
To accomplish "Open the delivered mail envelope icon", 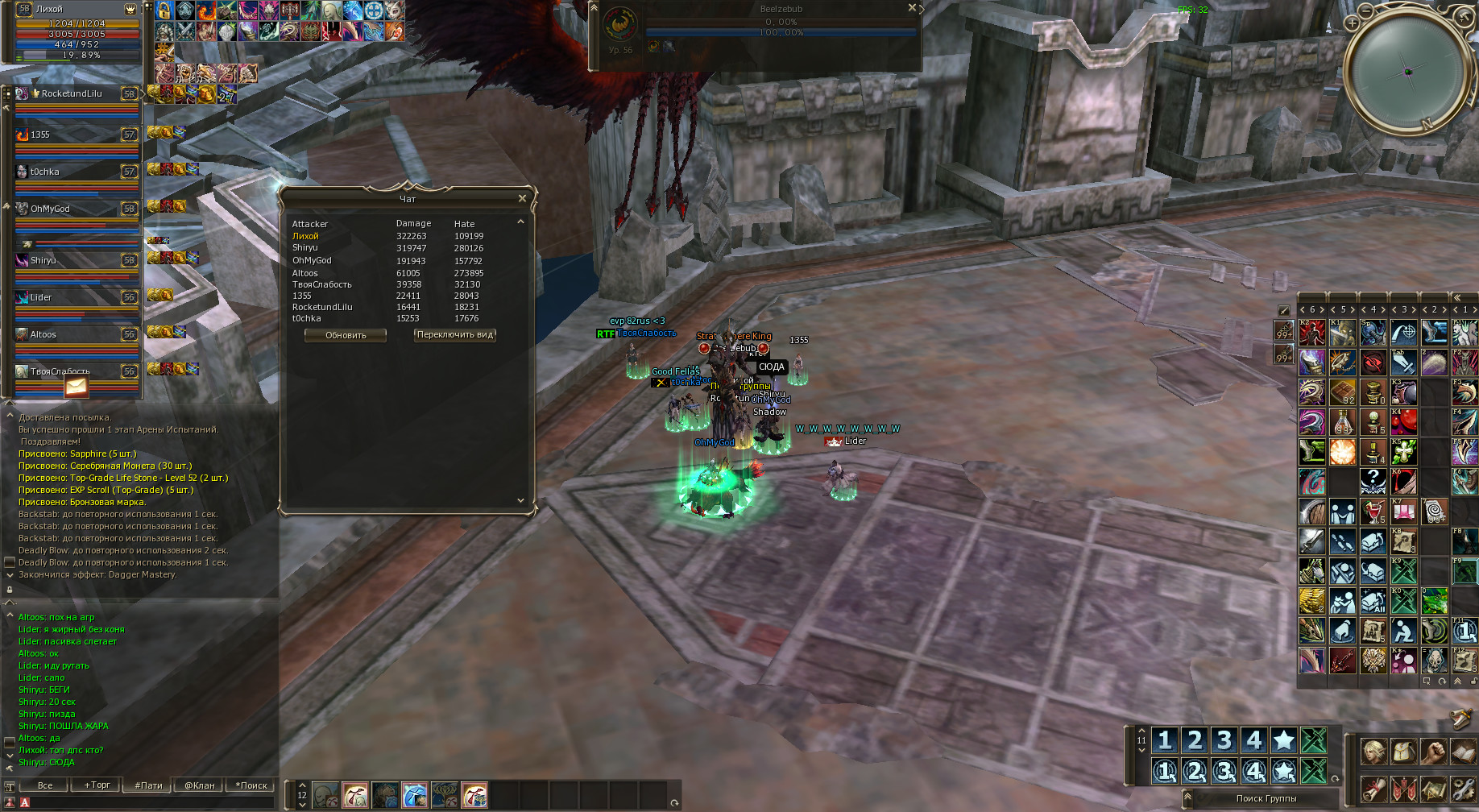I will point(76,387).
